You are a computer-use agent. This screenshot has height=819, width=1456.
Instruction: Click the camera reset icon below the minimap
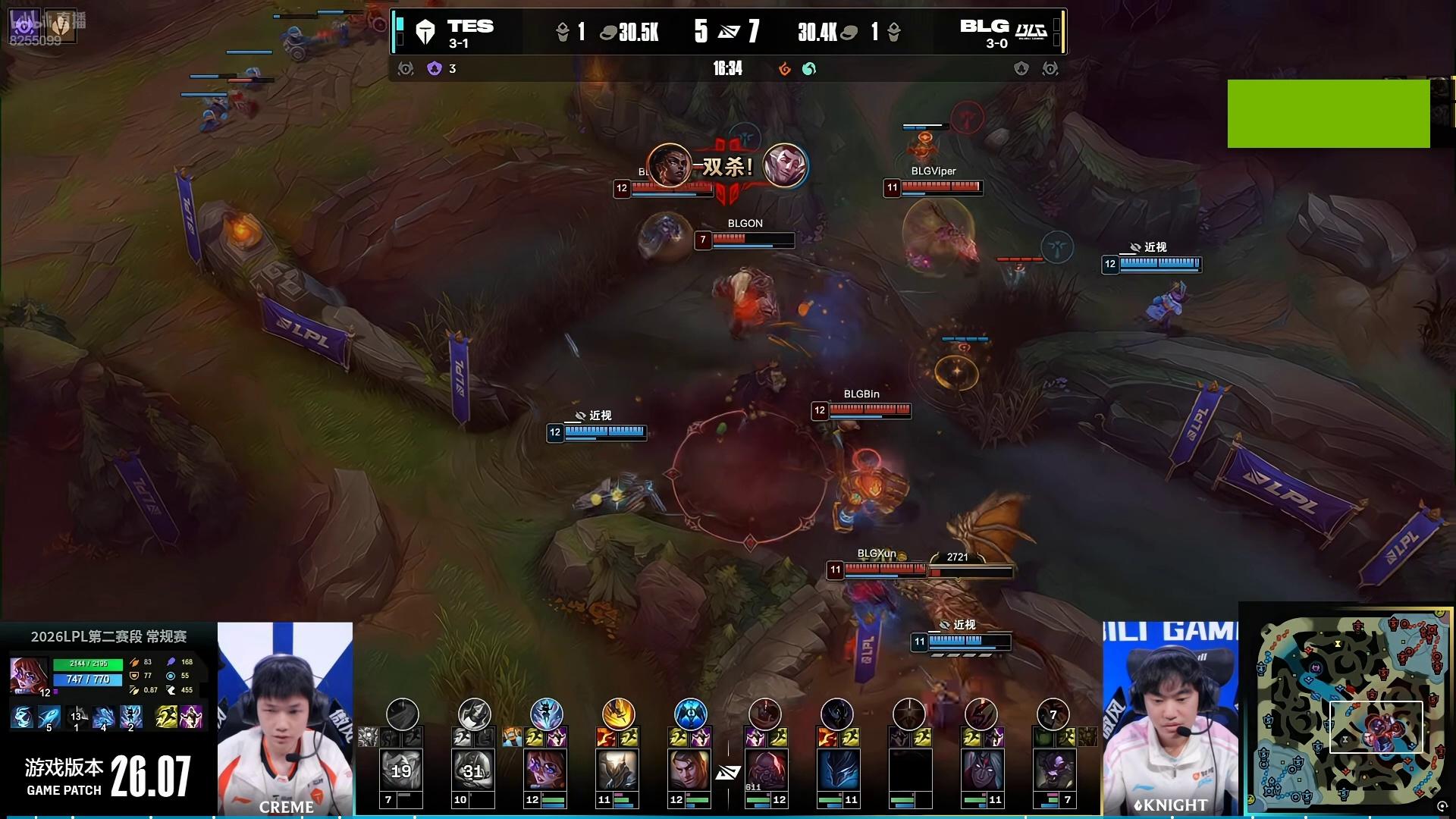coord(1442,807)
